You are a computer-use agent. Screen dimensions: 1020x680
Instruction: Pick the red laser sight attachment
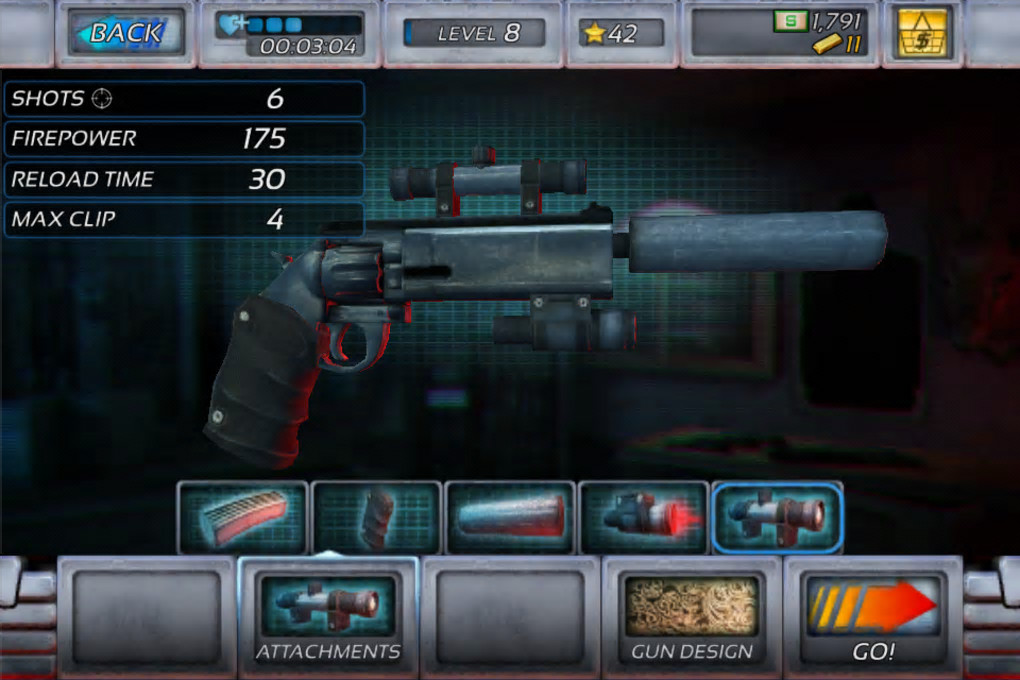coord(643,517)
